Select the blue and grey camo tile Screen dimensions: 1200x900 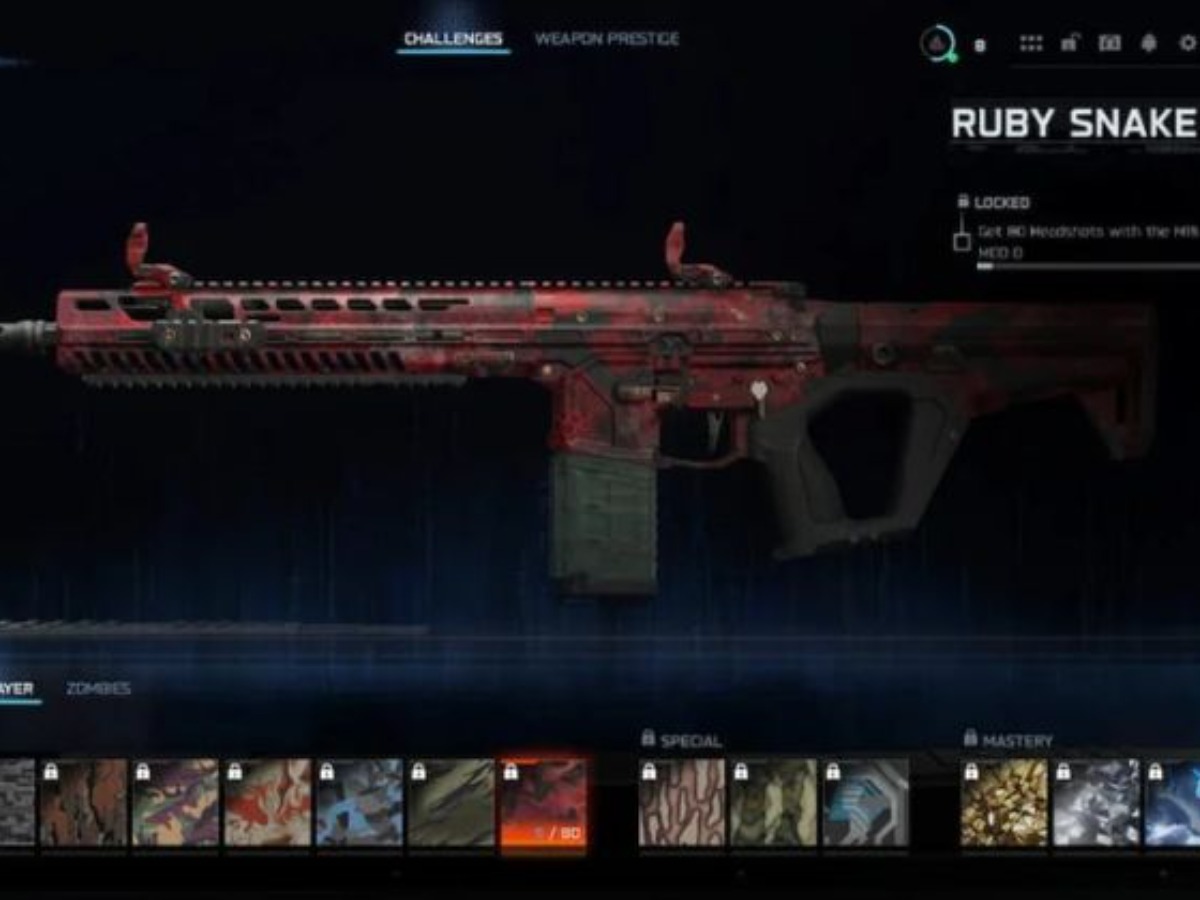[x=359, y=803]
